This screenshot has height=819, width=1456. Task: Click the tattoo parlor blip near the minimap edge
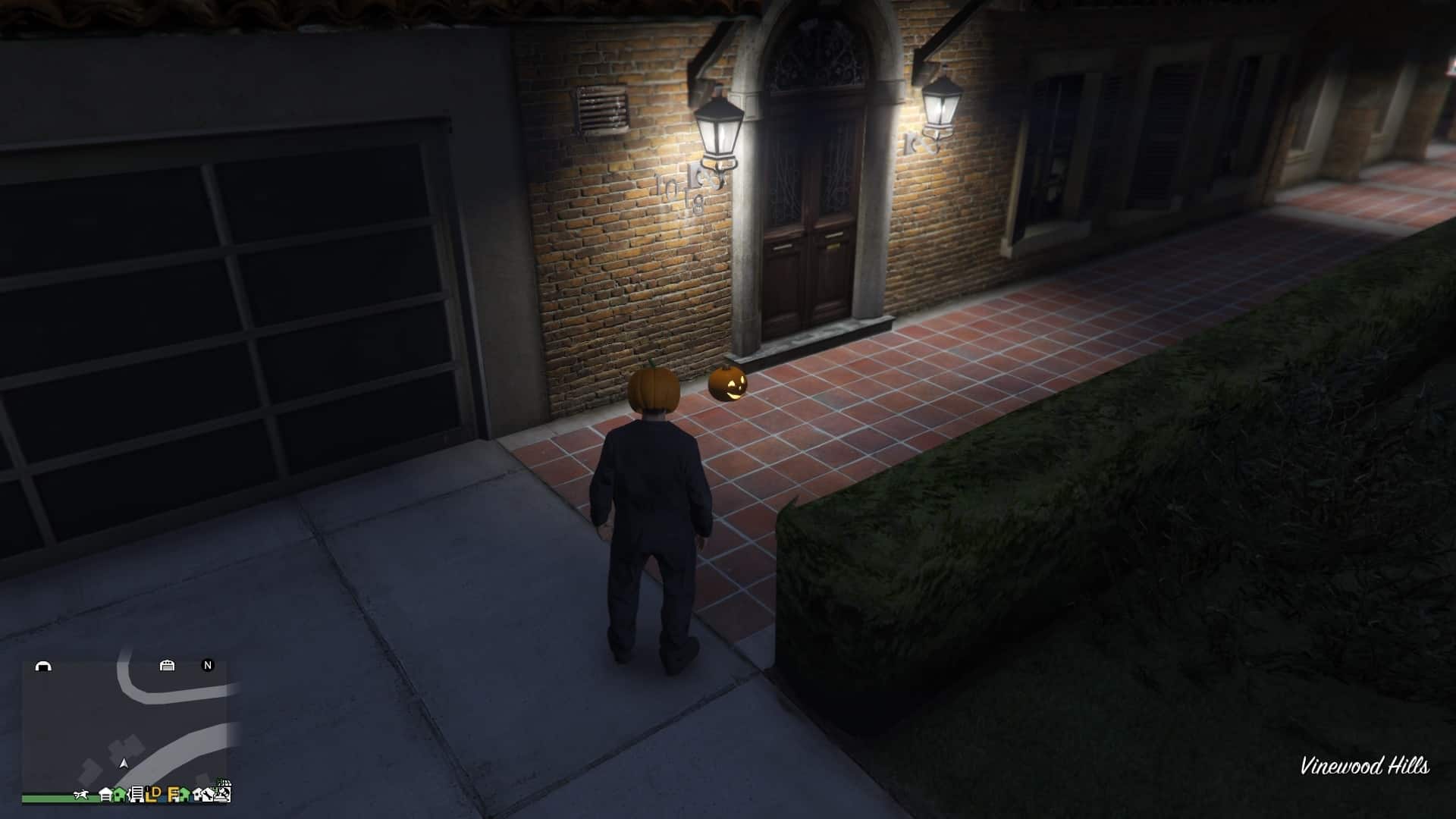pyautogui.click(x=207, y=793)
